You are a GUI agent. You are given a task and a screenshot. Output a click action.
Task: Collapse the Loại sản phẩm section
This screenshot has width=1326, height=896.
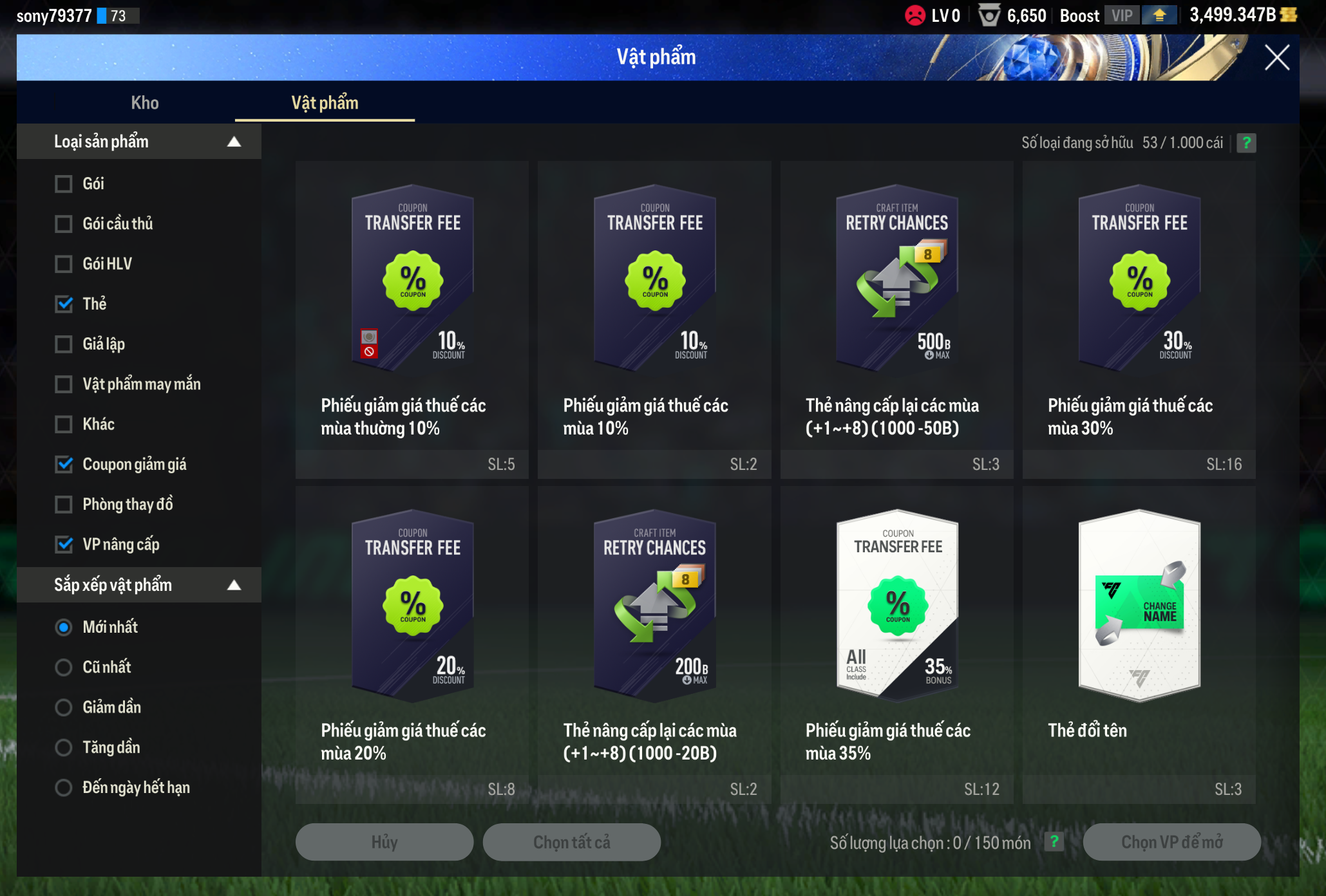(234, 142)
